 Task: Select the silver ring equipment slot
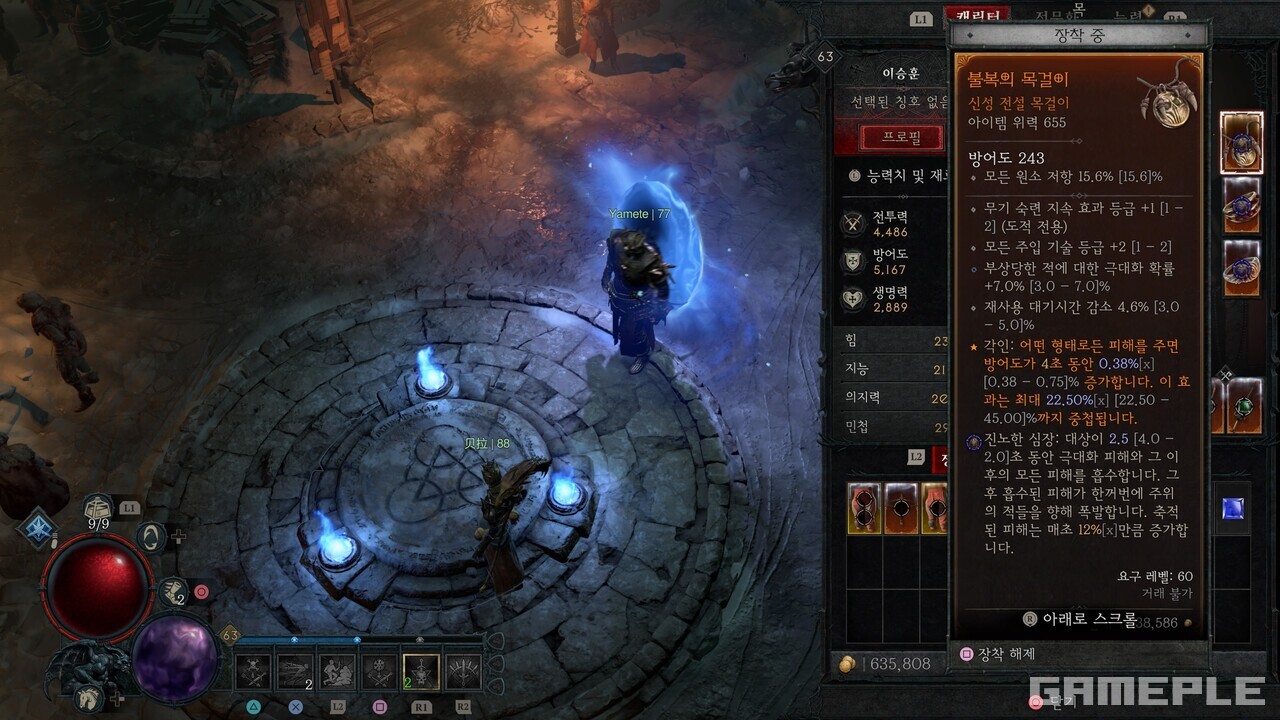1241,267
